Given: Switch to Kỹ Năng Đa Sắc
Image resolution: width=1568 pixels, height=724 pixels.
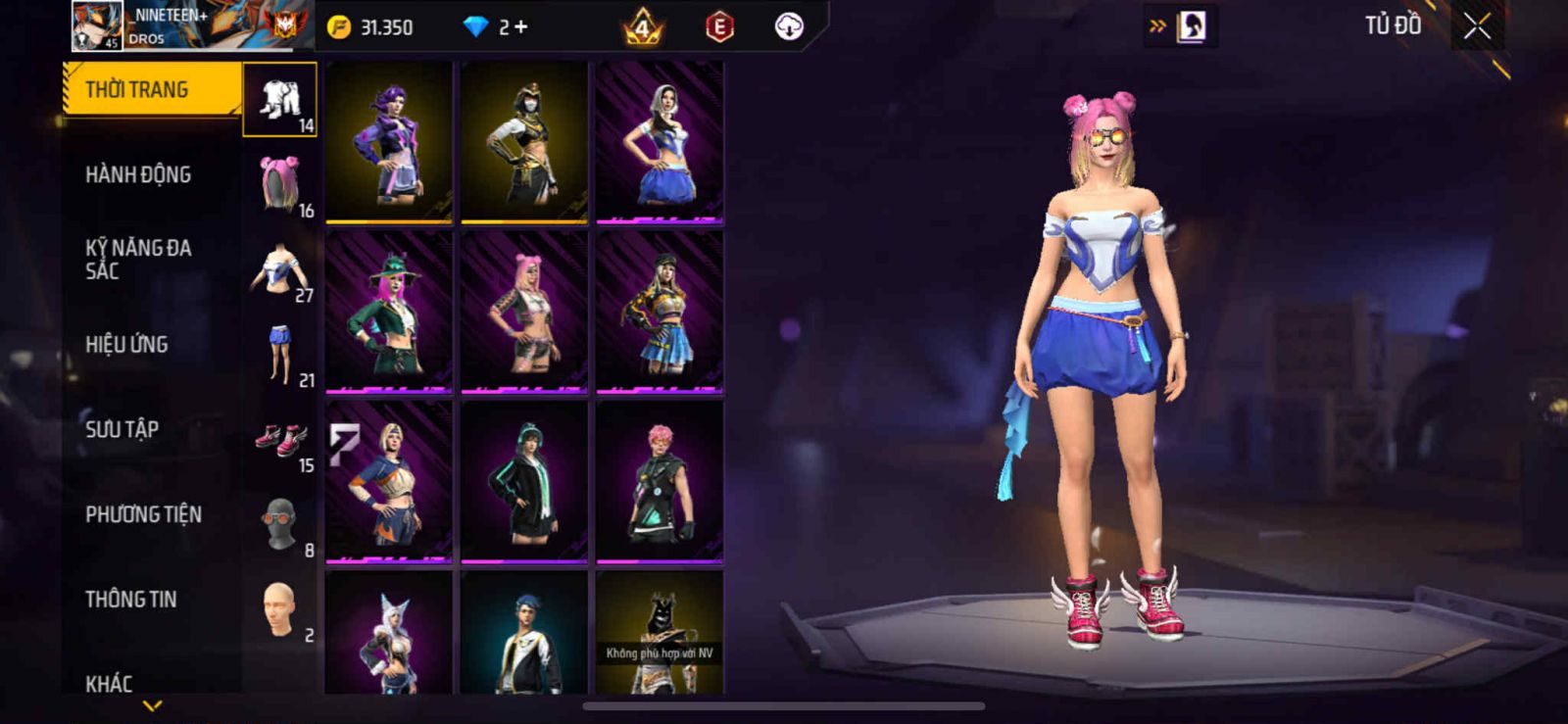Looking at the screenshot, I should click(x=138, y=260).
